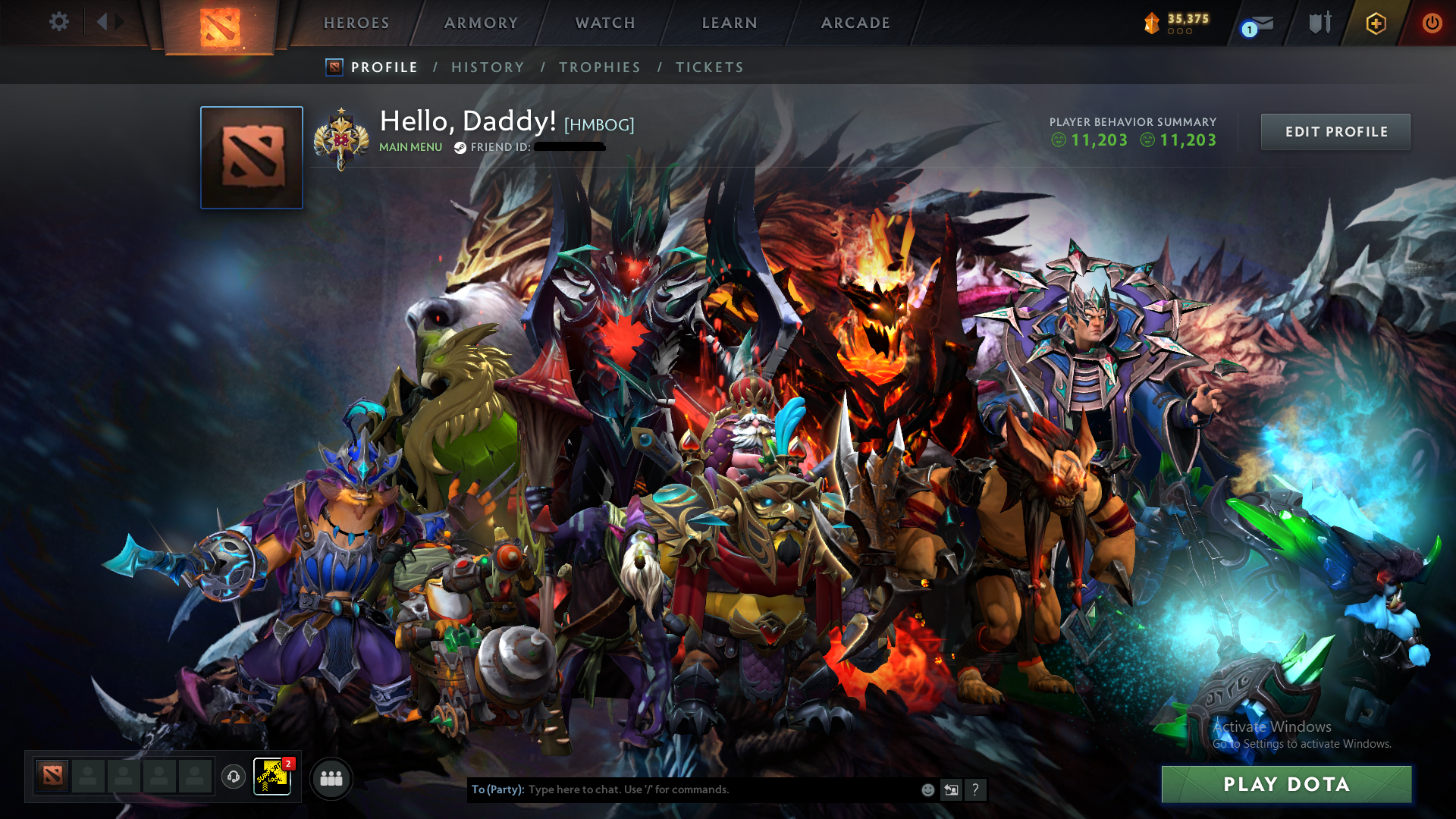Switch to the HISTORY tab
Viewport: 1456px width, 819px height.
pos(488,67)
